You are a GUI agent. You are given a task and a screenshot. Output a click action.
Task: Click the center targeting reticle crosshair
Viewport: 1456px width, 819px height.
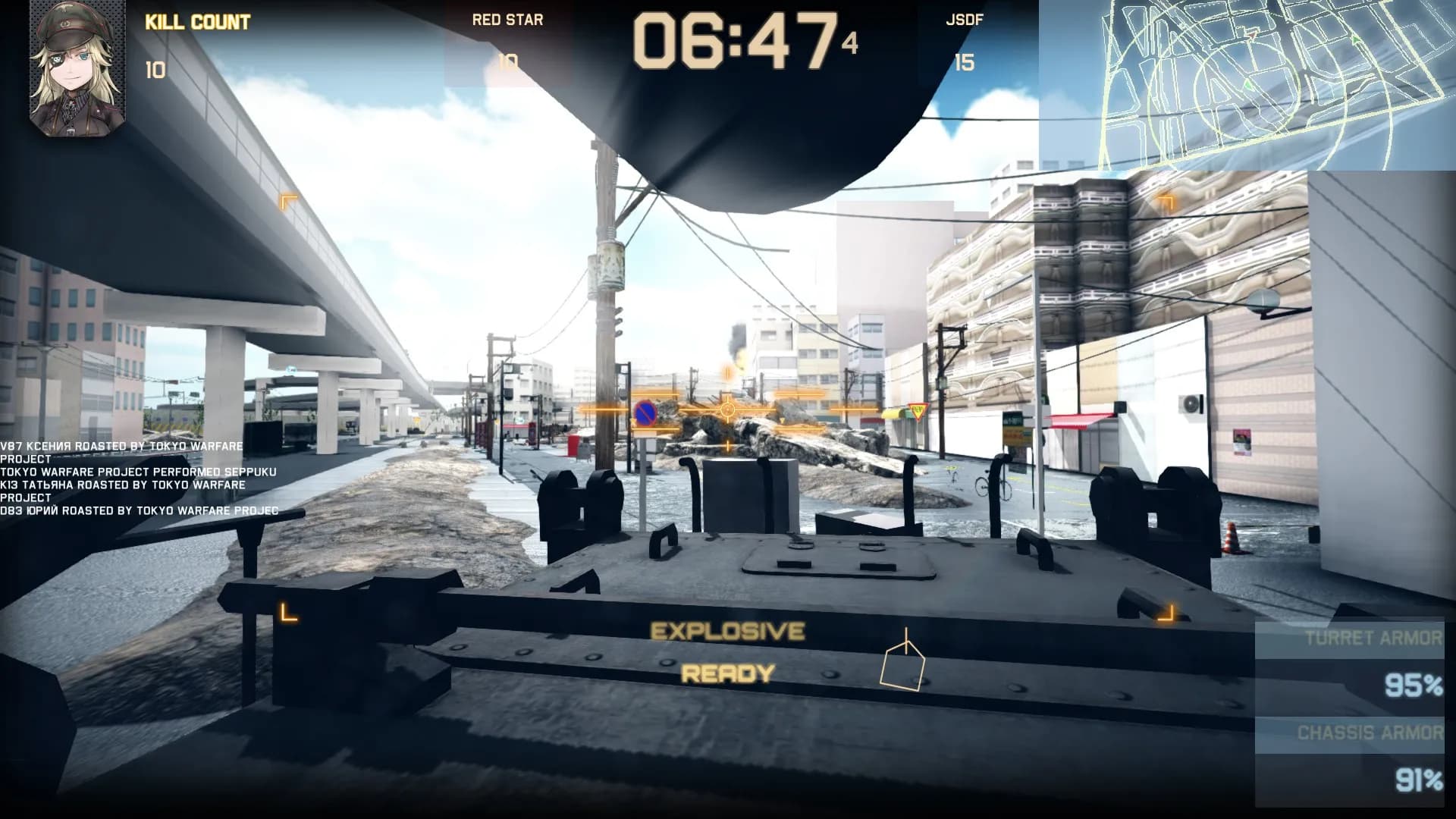[728, 409]
